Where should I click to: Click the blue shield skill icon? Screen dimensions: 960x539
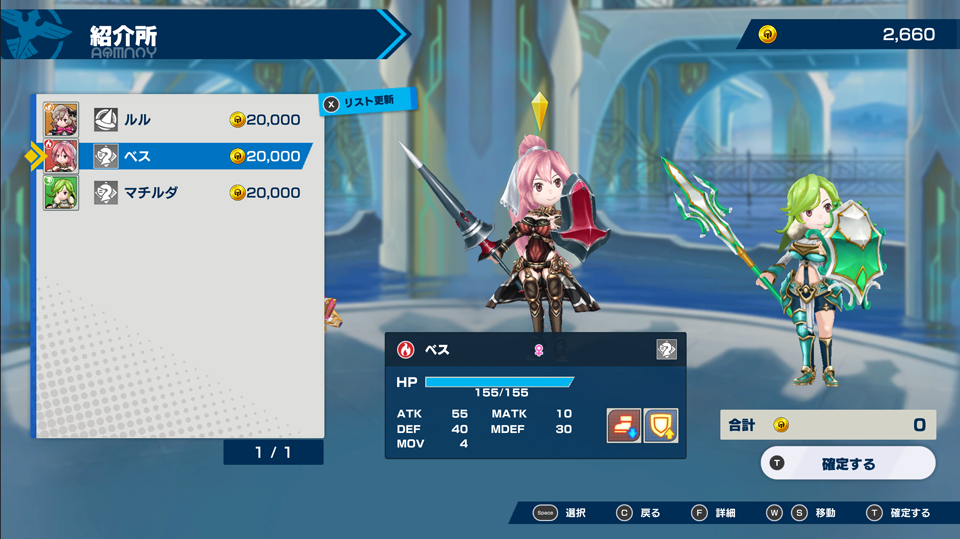(x=661, y=425)
